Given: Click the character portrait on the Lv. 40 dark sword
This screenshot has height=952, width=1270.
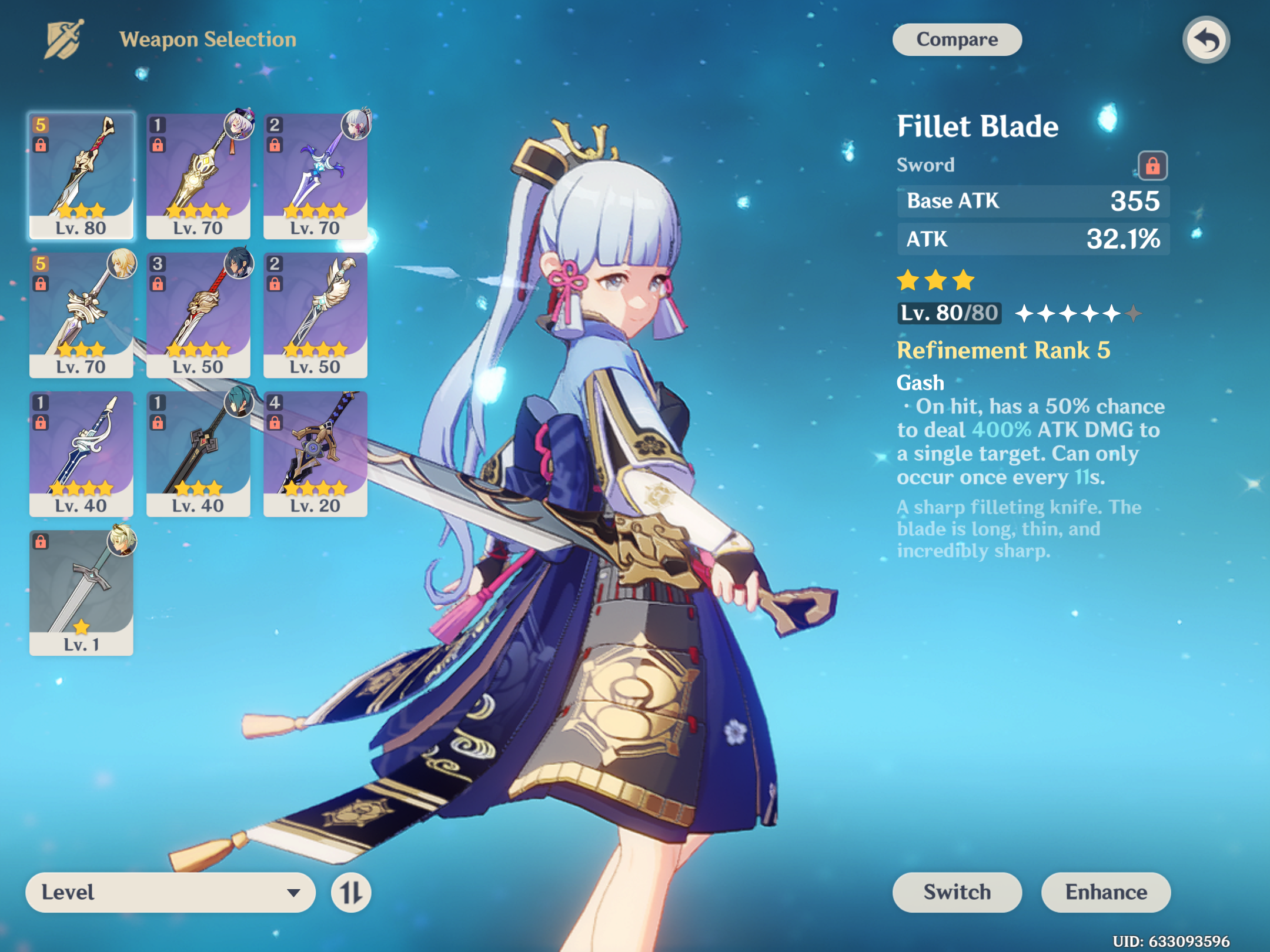Looking at the screenshot, I should coord(240,403).
